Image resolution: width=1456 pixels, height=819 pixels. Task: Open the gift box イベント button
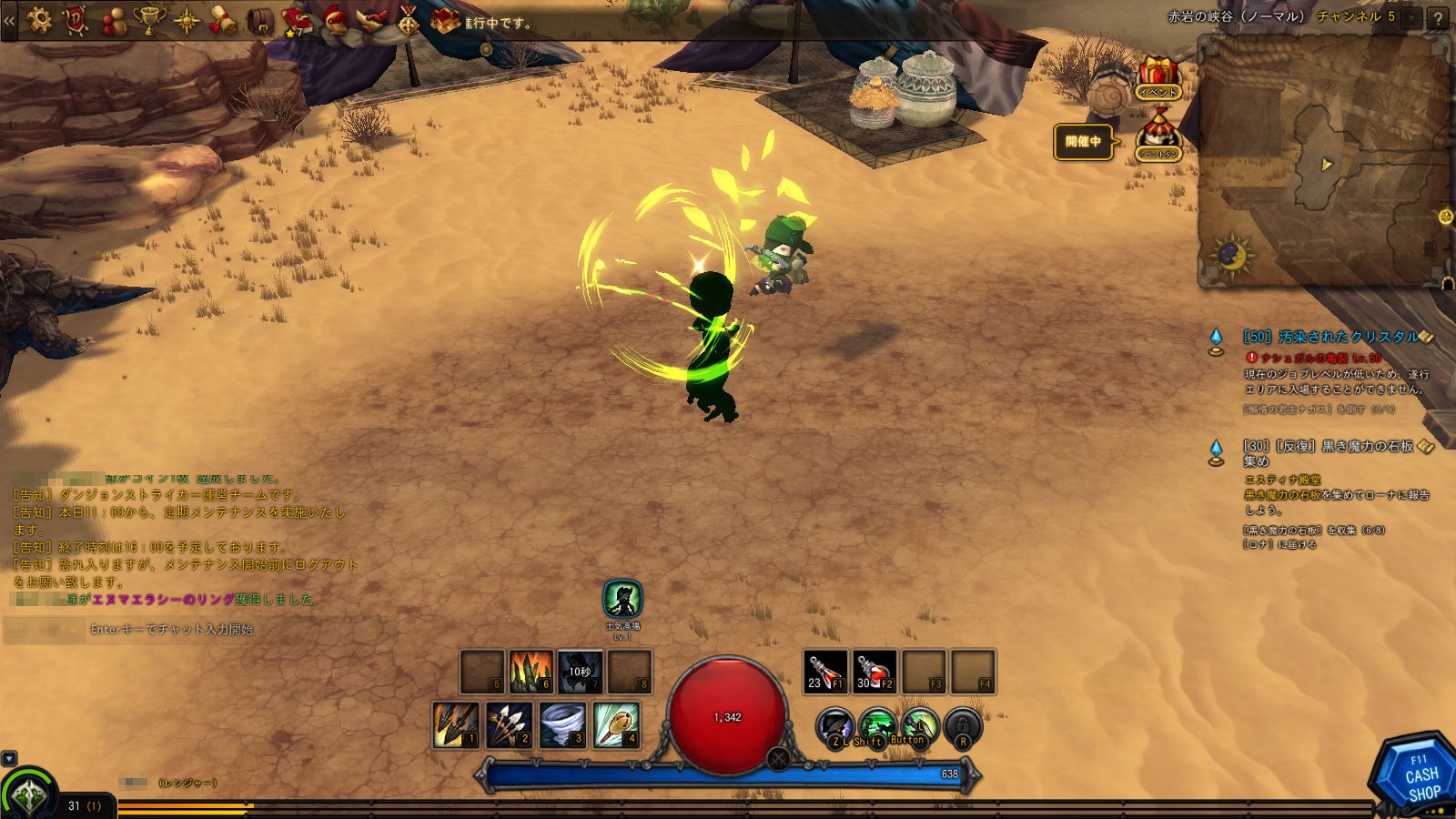point(1158,78)
